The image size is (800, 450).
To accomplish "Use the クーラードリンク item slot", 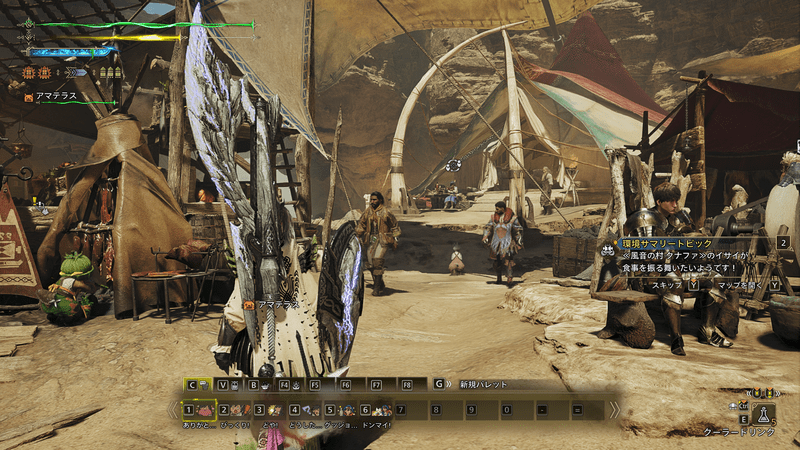I will 763,414.
